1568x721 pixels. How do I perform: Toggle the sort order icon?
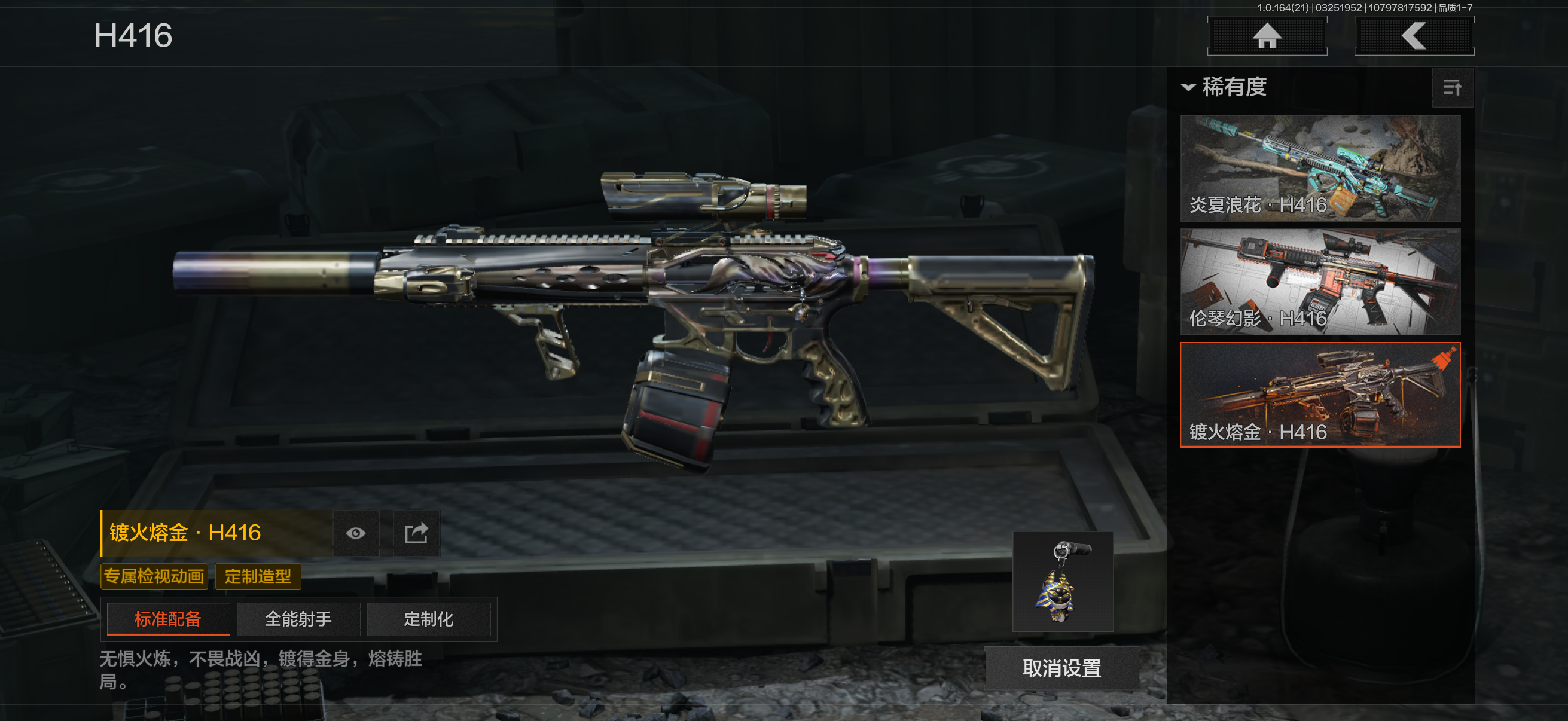click(x=1453, y=88)
